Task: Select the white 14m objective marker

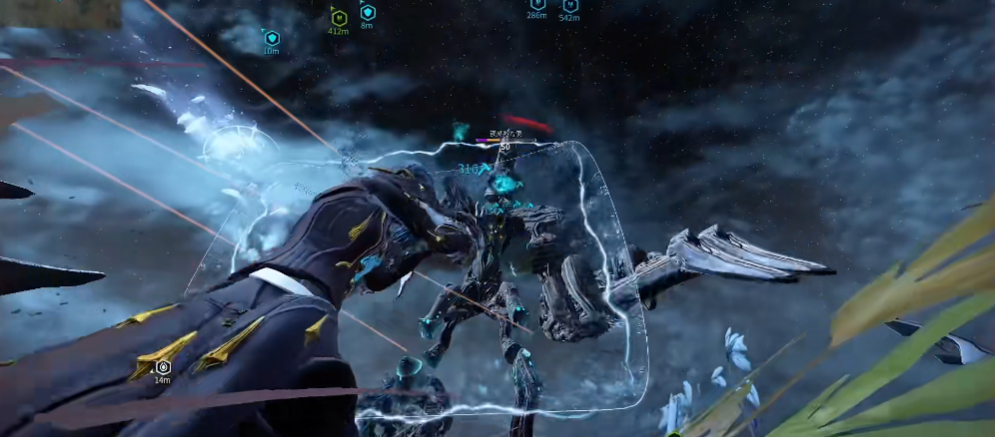Action: pyautogui.click(x=162, y=367)
